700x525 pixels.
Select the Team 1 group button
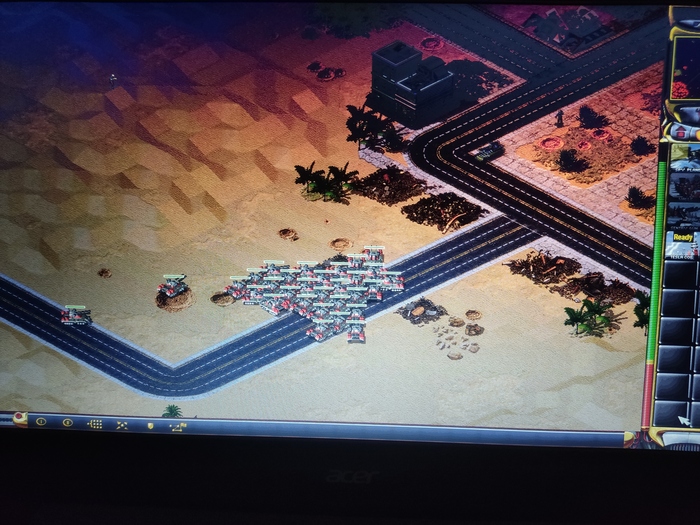(x=41, y=422)
